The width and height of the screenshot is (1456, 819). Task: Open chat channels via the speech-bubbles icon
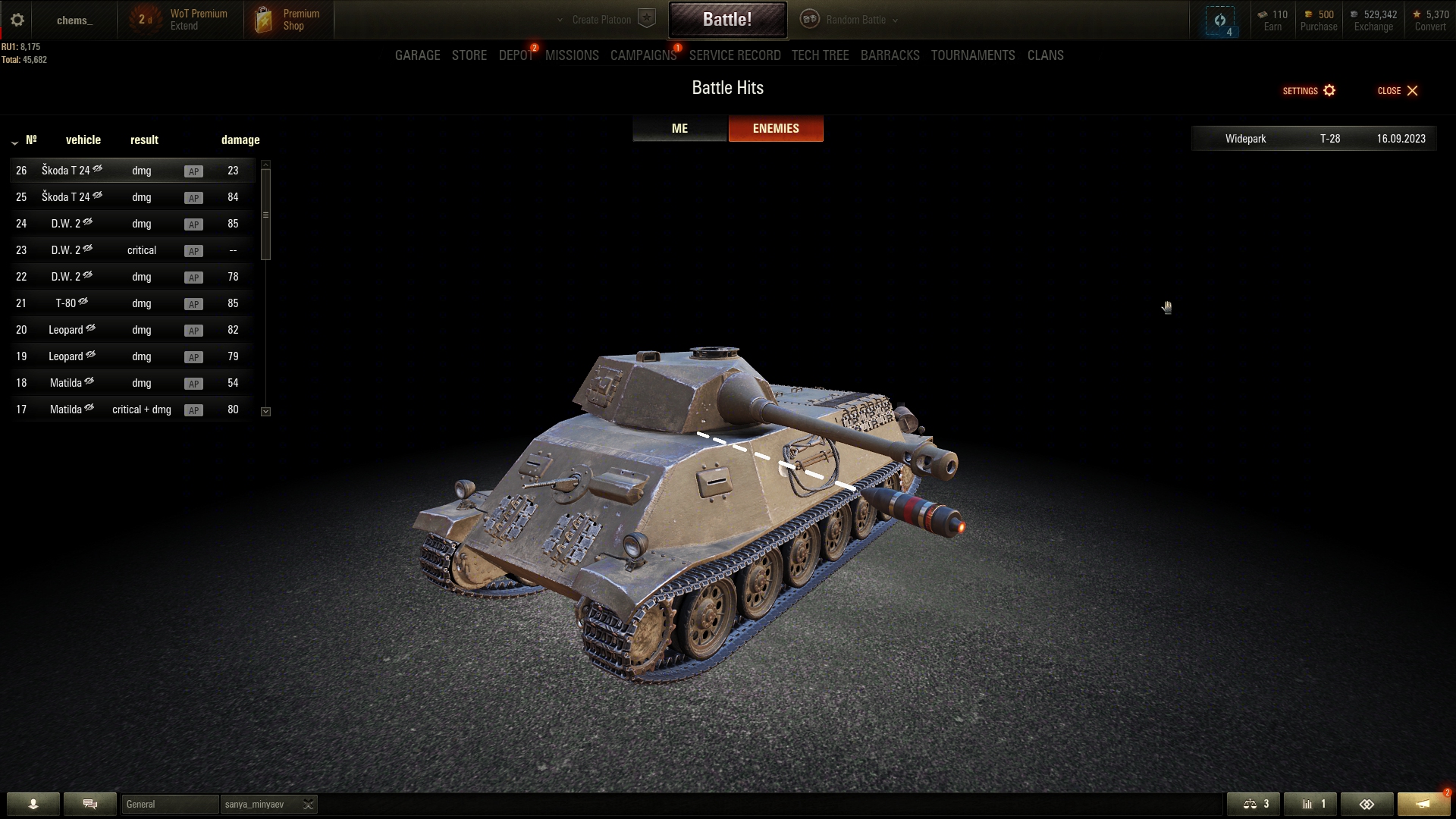pyautogui.click(x=89, y=804)
